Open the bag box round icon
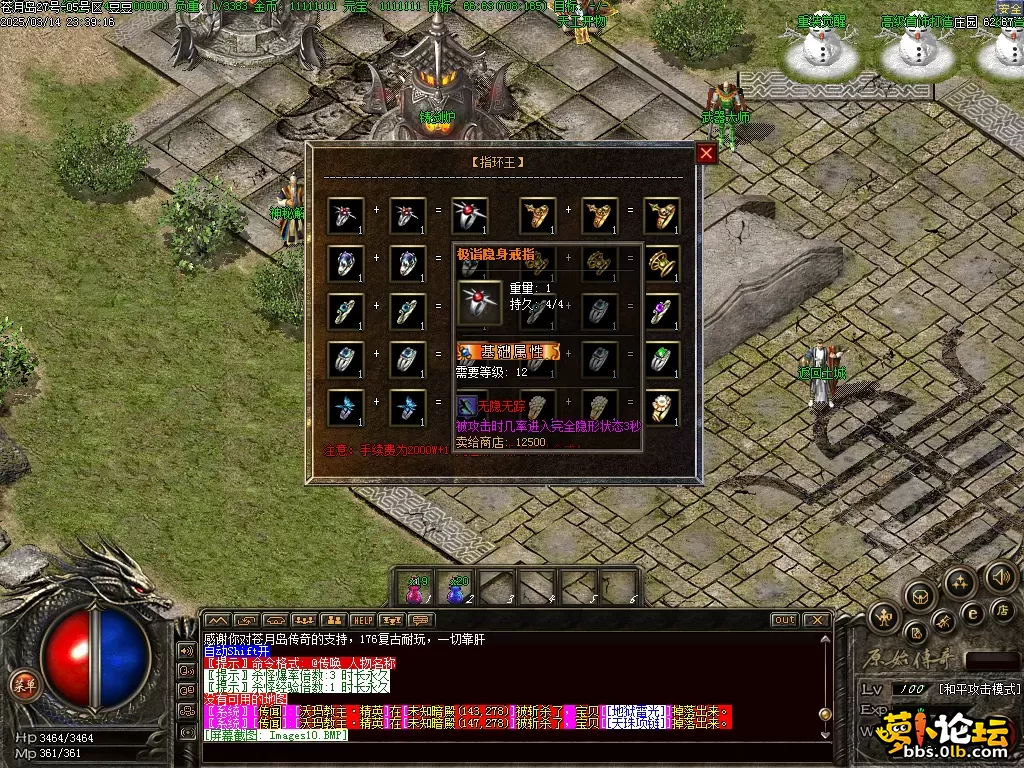This screenshot has width=1024, height=768. click(x=920, y=597)
